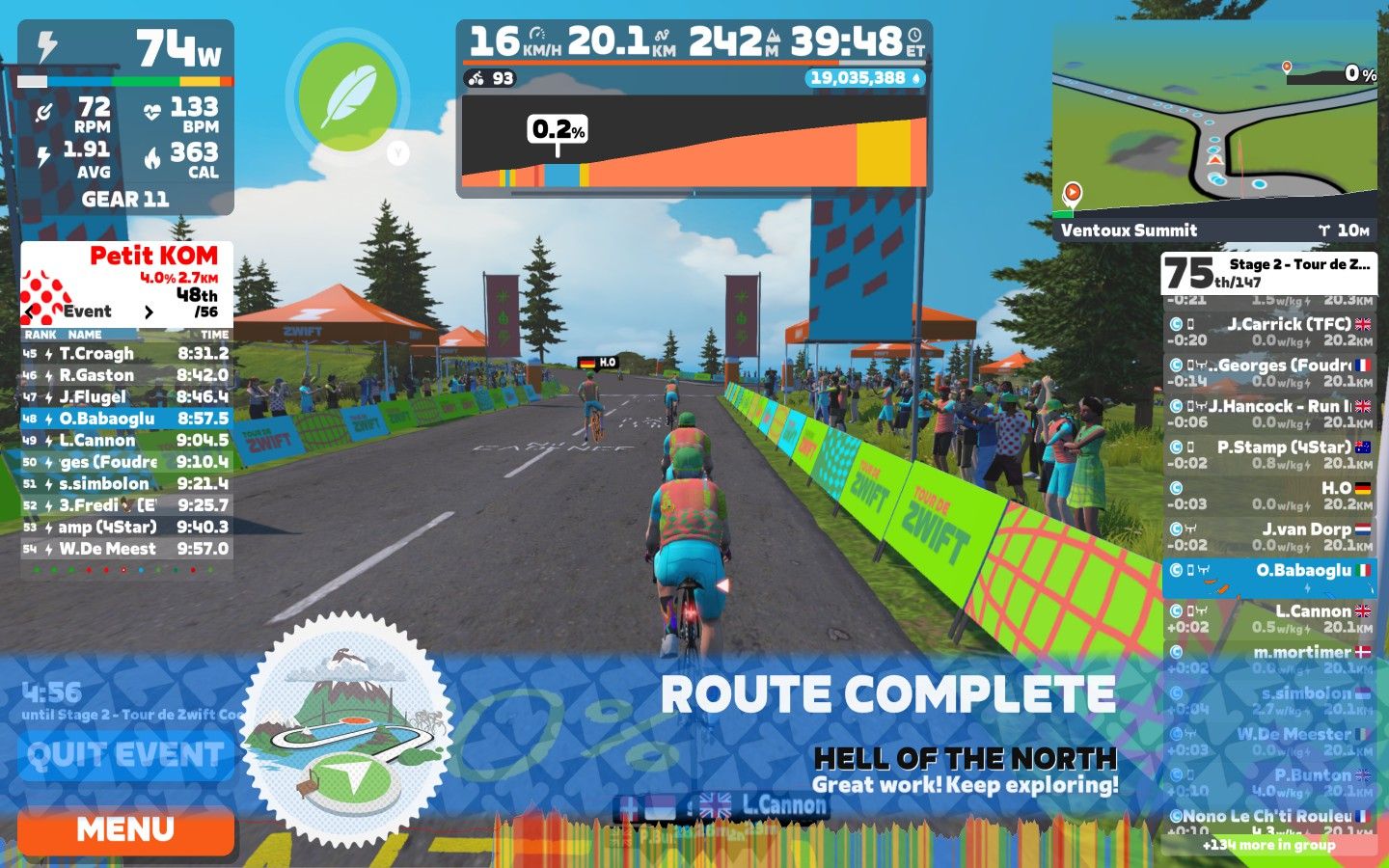The width and height of the screenshot is (1389, 868).
Task: Open the Stage 2 event position header
Action: [x=1268, y=273]
